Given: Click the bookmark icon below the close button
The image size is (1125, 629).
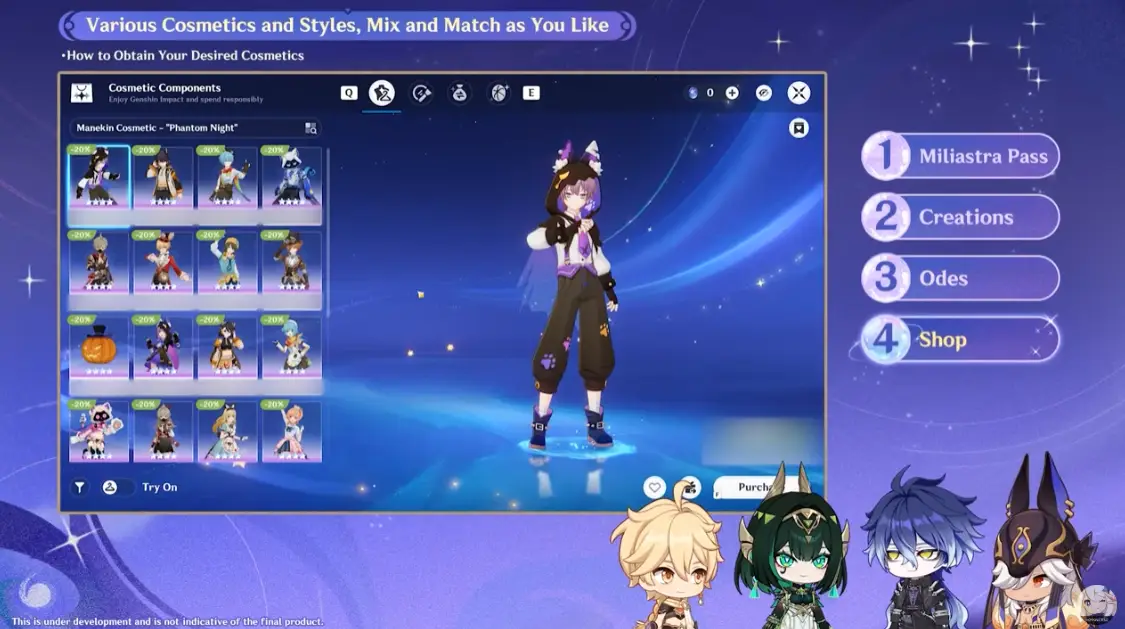Looking at the screenshot, I should (798, 128).
